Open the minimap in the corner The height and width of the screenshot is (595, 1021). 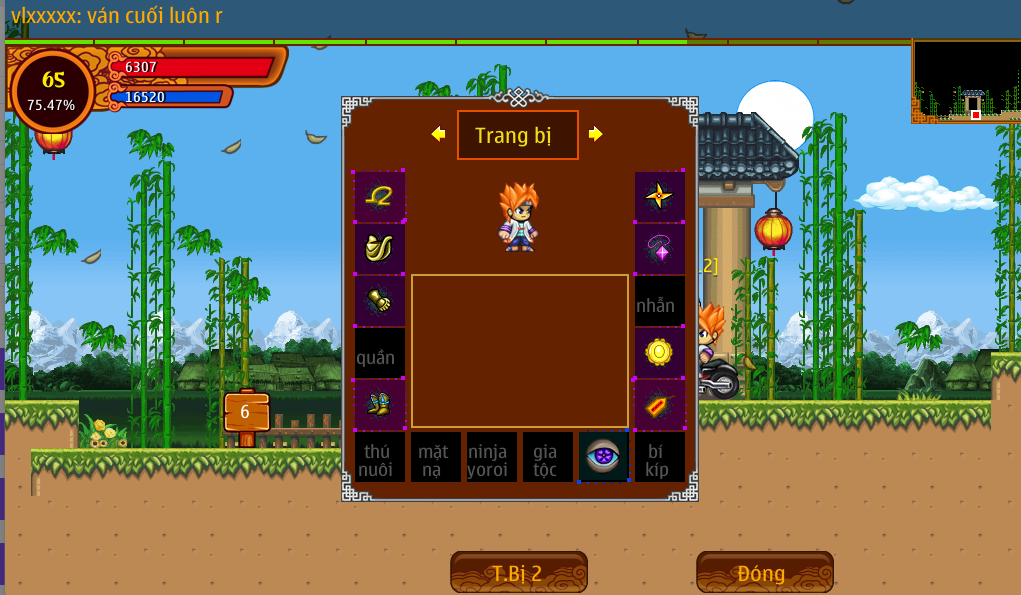pyautogui.click(x=966, y=81)
